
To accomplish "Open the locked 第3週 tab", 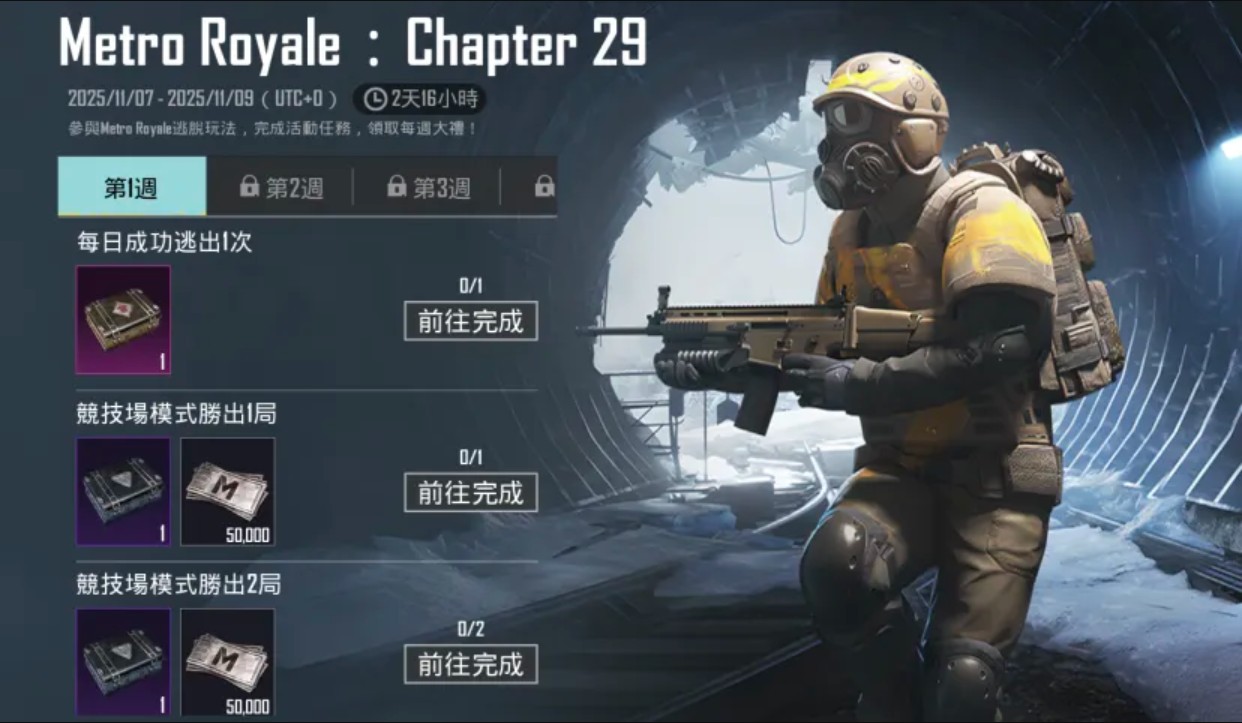I will (x=428, y=187).
